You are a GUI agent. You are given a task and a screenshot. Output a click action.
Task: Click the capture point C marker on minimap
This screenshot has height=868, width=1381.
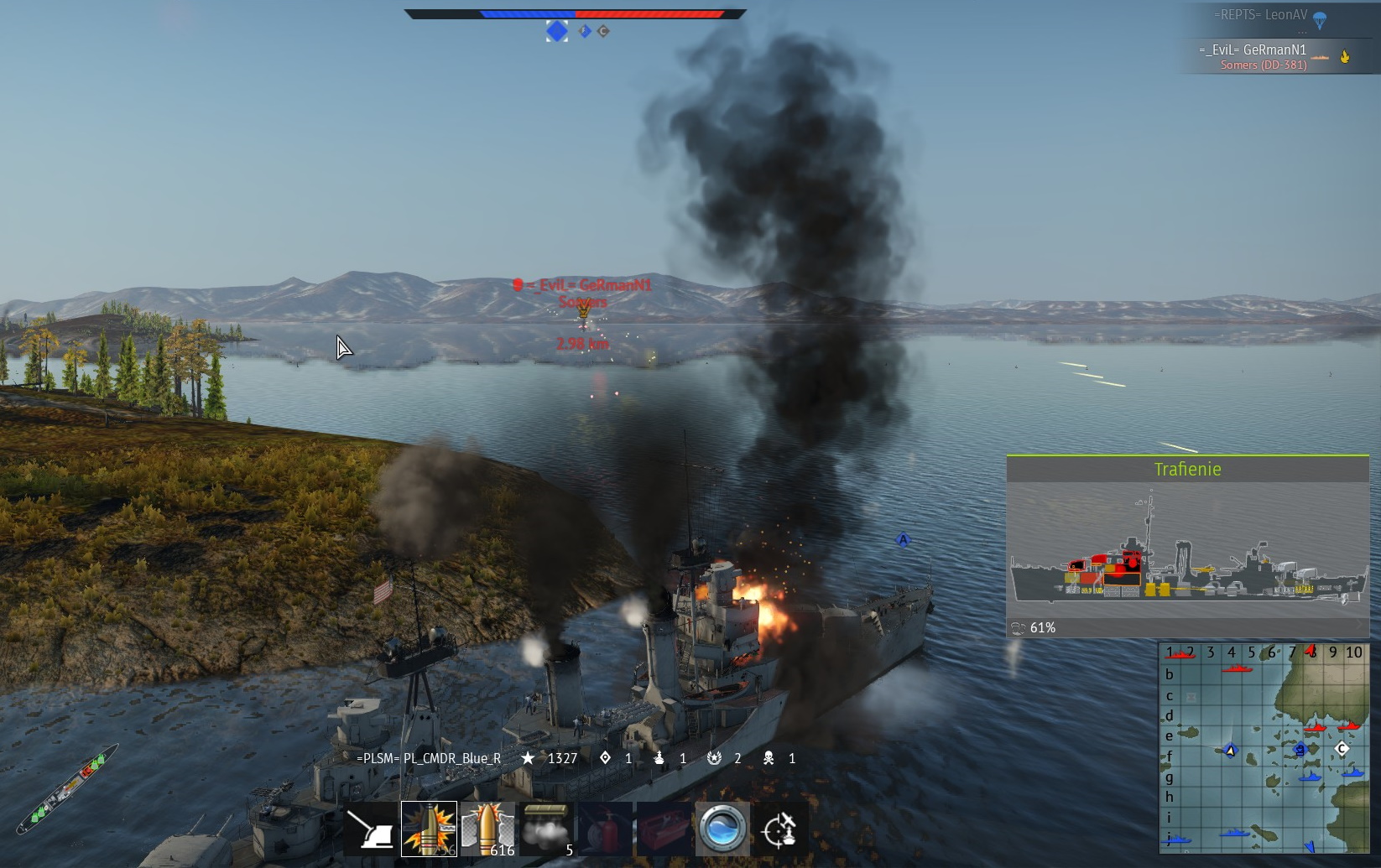1342,749
